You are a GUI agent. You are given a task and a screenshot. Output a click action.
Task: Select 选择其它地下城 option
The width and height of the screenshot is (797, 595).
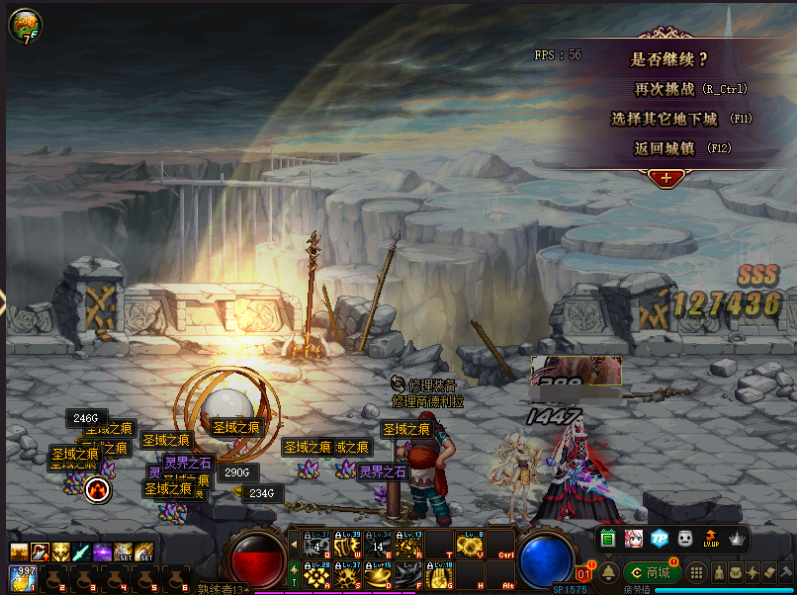(680, 119)
